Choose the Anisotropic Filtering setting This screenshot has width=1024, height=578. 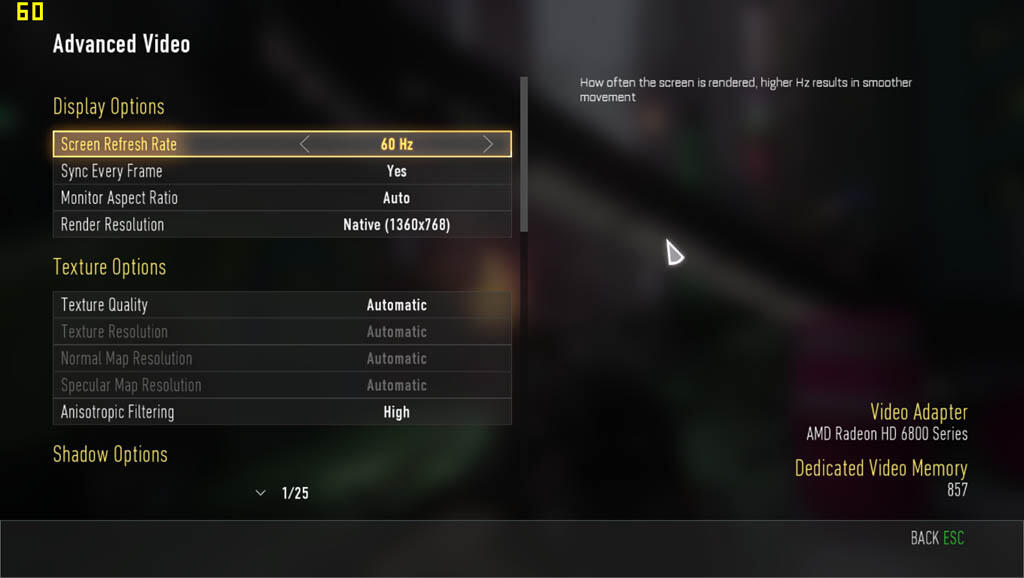point(282,412)
